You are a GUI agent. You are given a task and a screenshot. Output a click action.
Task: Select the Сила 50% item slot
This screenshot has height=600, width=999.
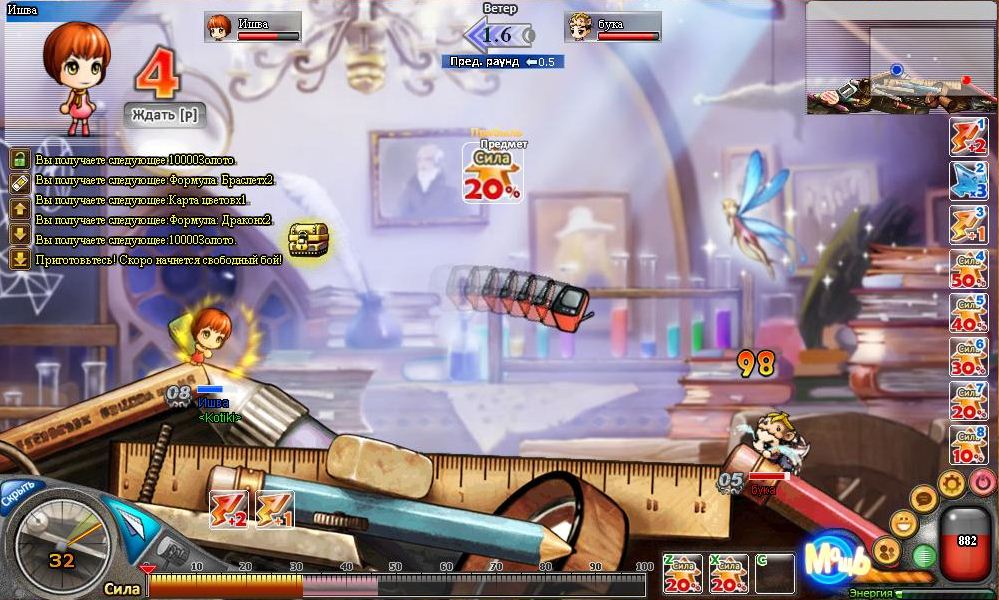coord(968,270)
